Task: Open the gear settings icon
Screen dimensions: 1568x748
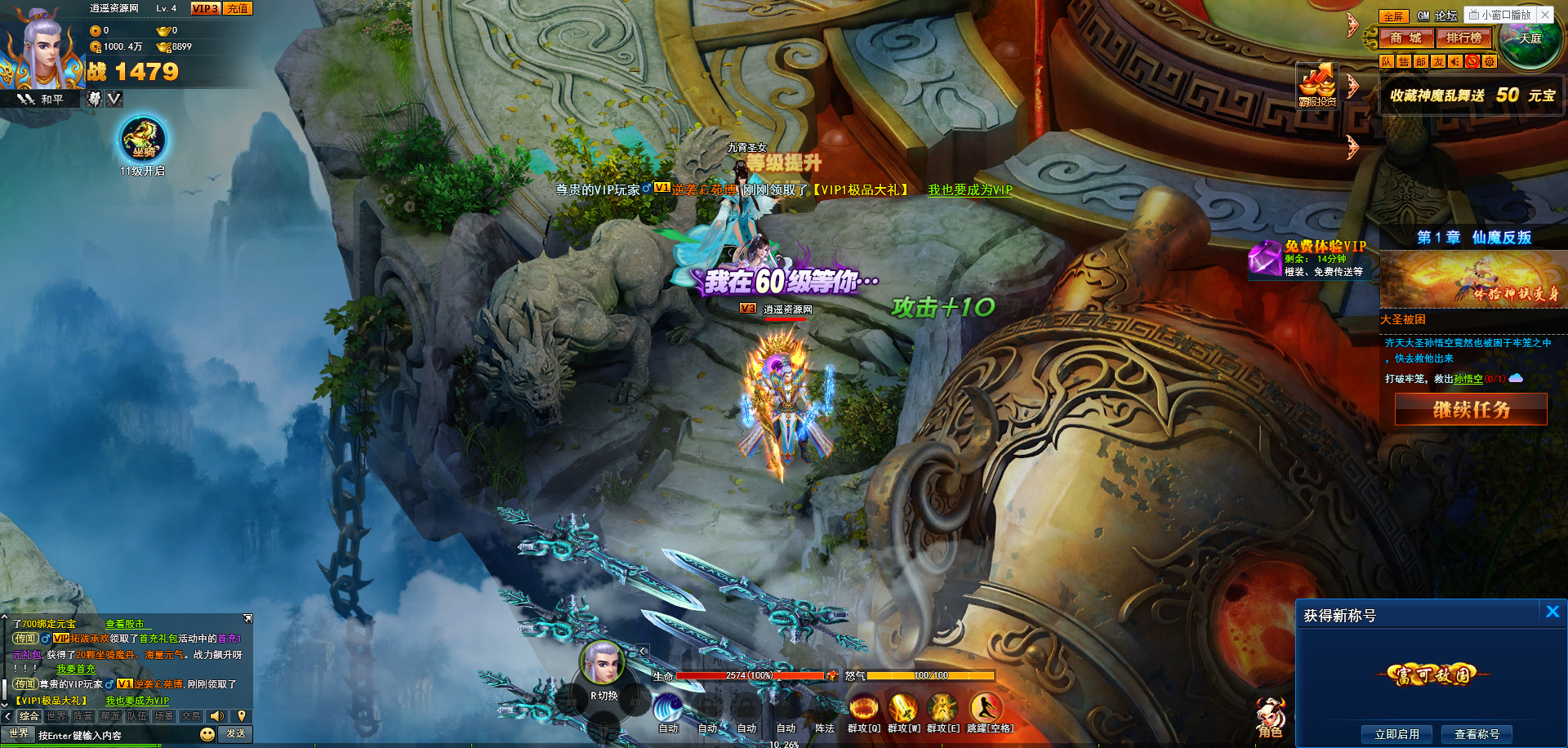Action: (1490, 61)
